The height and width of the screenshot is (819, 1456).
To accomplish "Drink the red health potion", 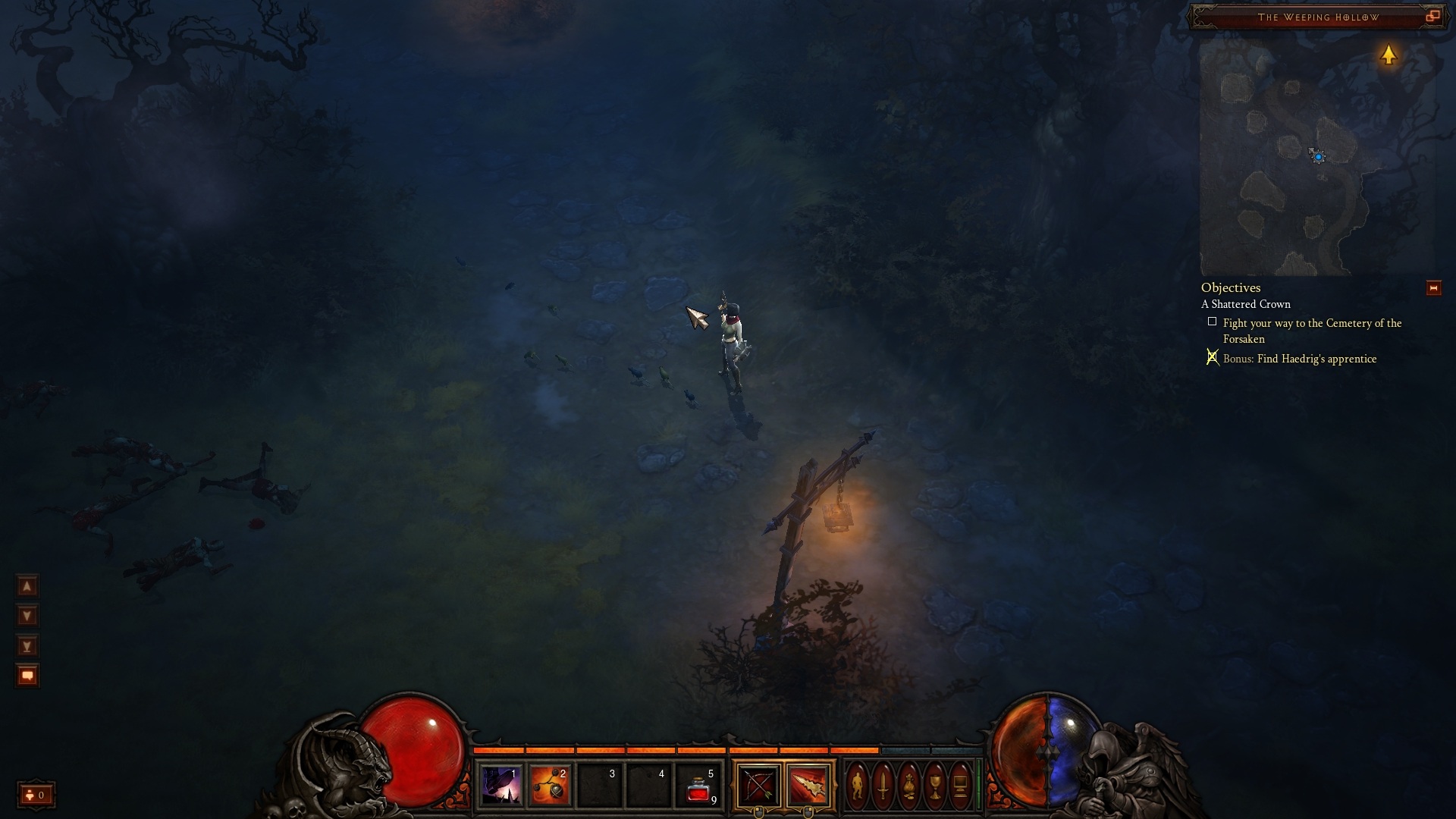I will (698, 787).
